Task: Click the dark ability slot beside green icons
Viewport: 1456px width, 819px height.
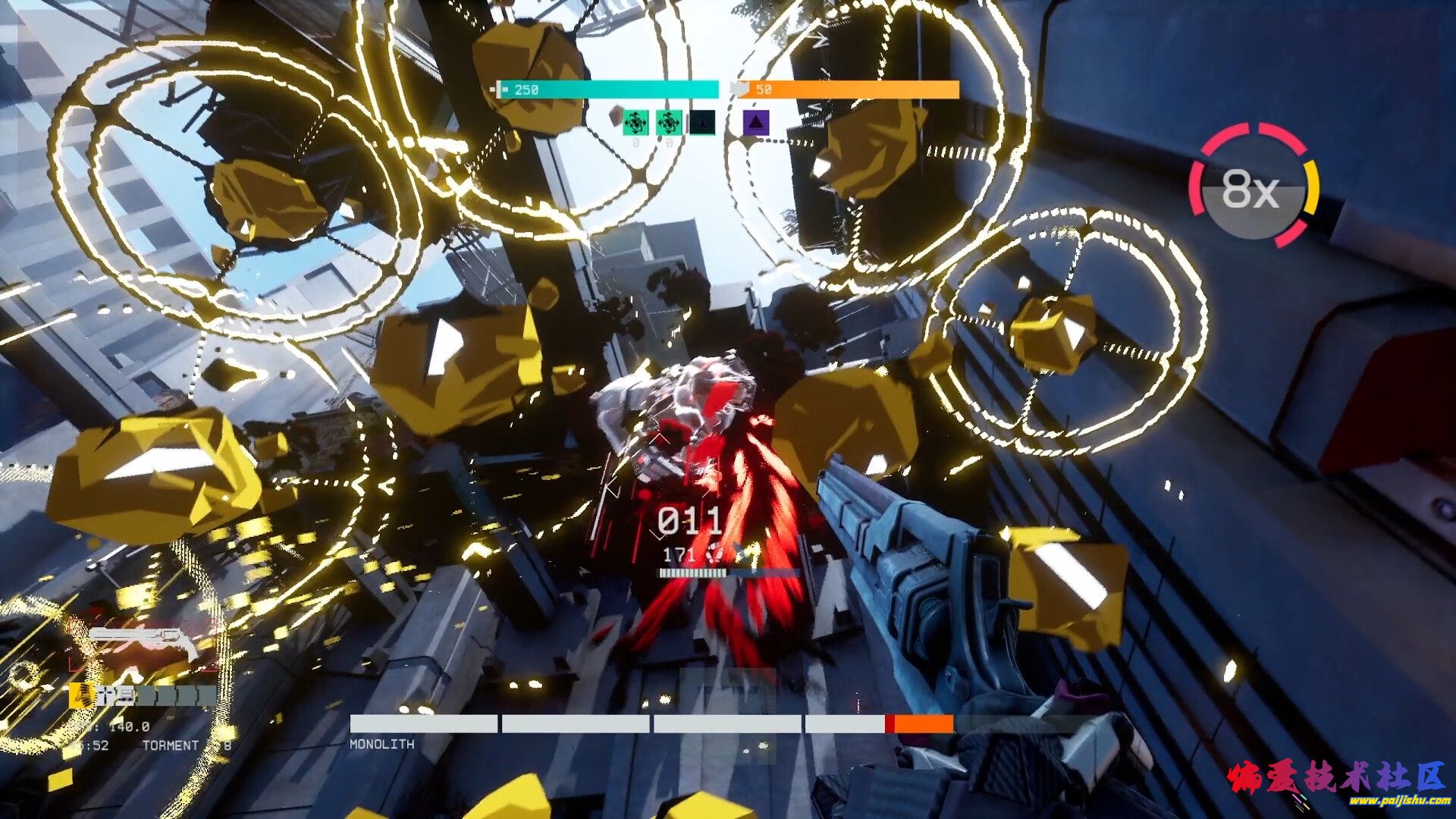Action: [x=701, y=122]
